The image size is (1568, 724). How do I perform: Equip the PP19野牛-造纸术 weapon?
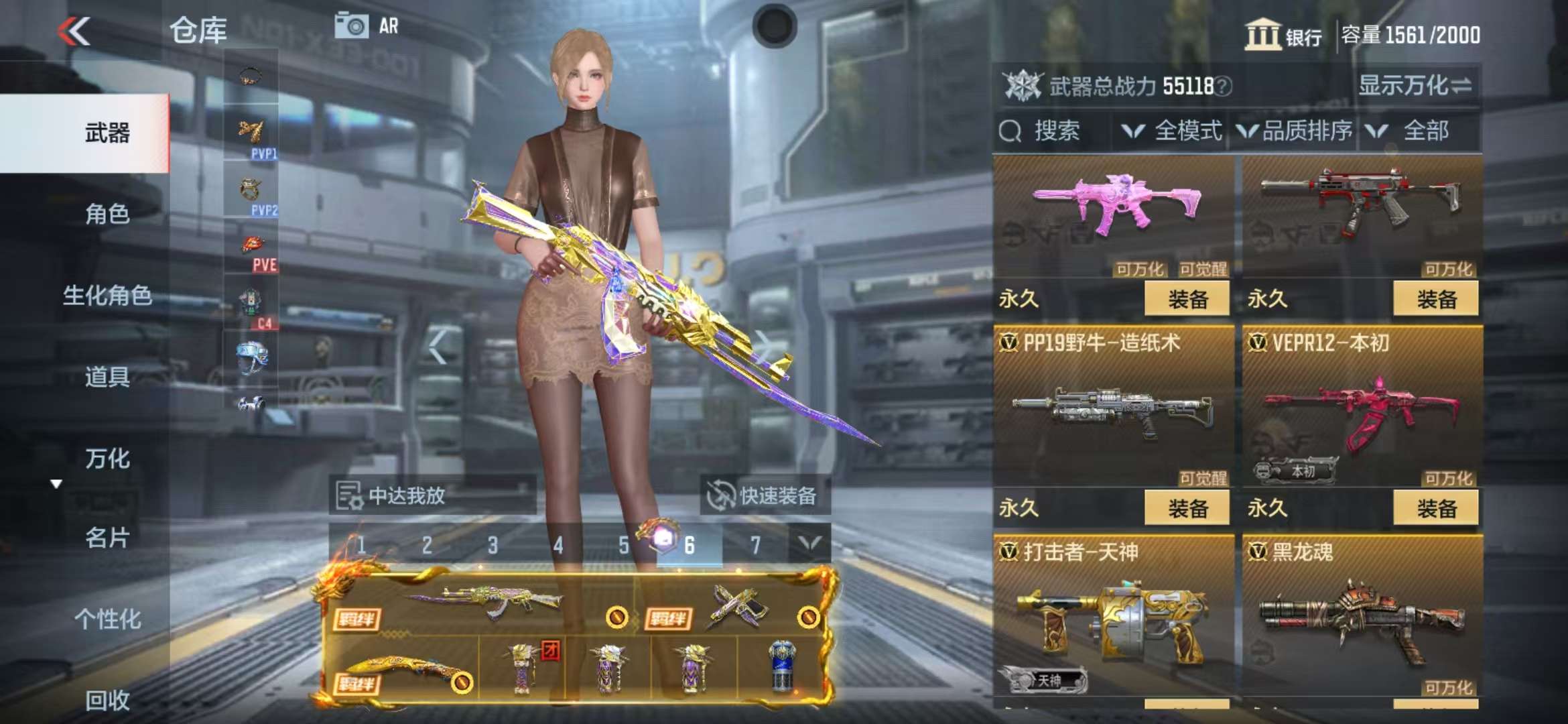tap(1187, 508)
